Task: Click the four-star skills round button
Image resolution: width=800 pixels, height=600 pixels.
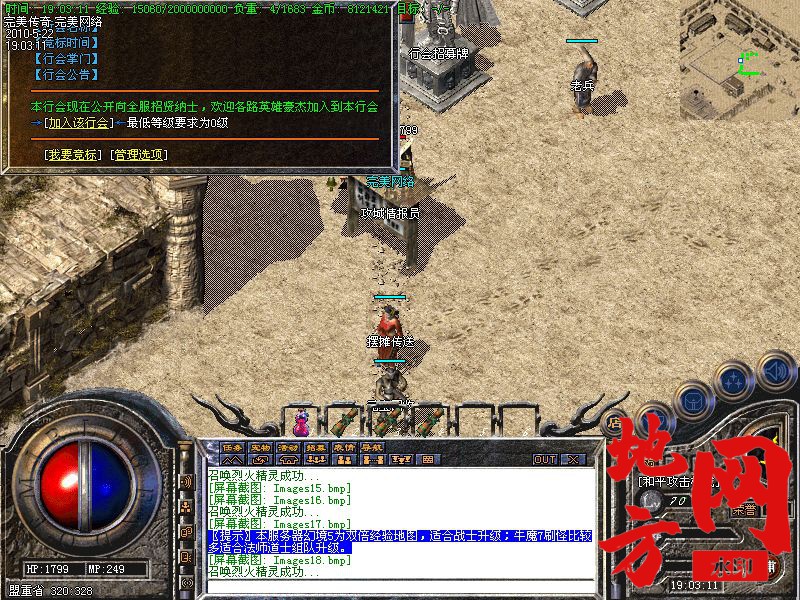Action: (x=735, y=381)
